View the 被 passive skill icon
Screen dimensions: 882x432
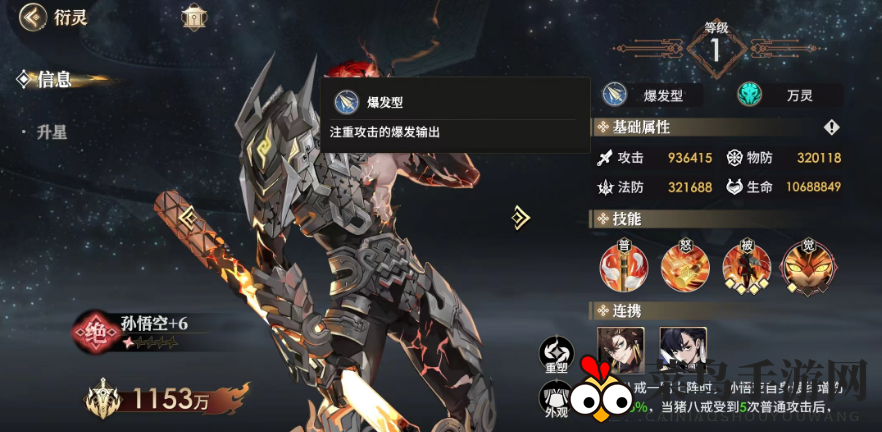pyautogui.click(x=746, y=264)
